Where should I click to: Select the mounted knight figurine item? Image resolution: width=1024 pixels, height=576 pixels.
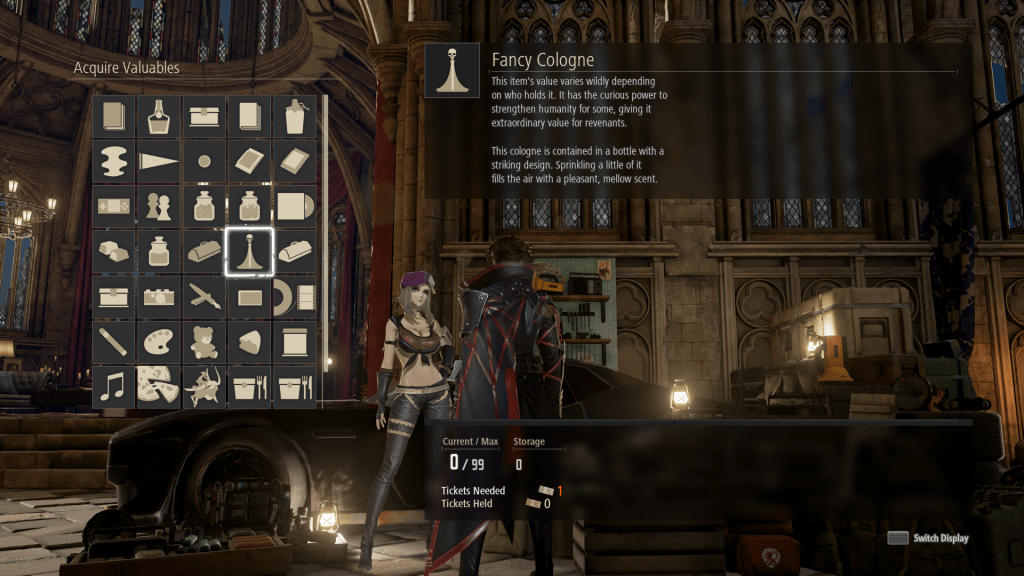(x=204, y=386)
